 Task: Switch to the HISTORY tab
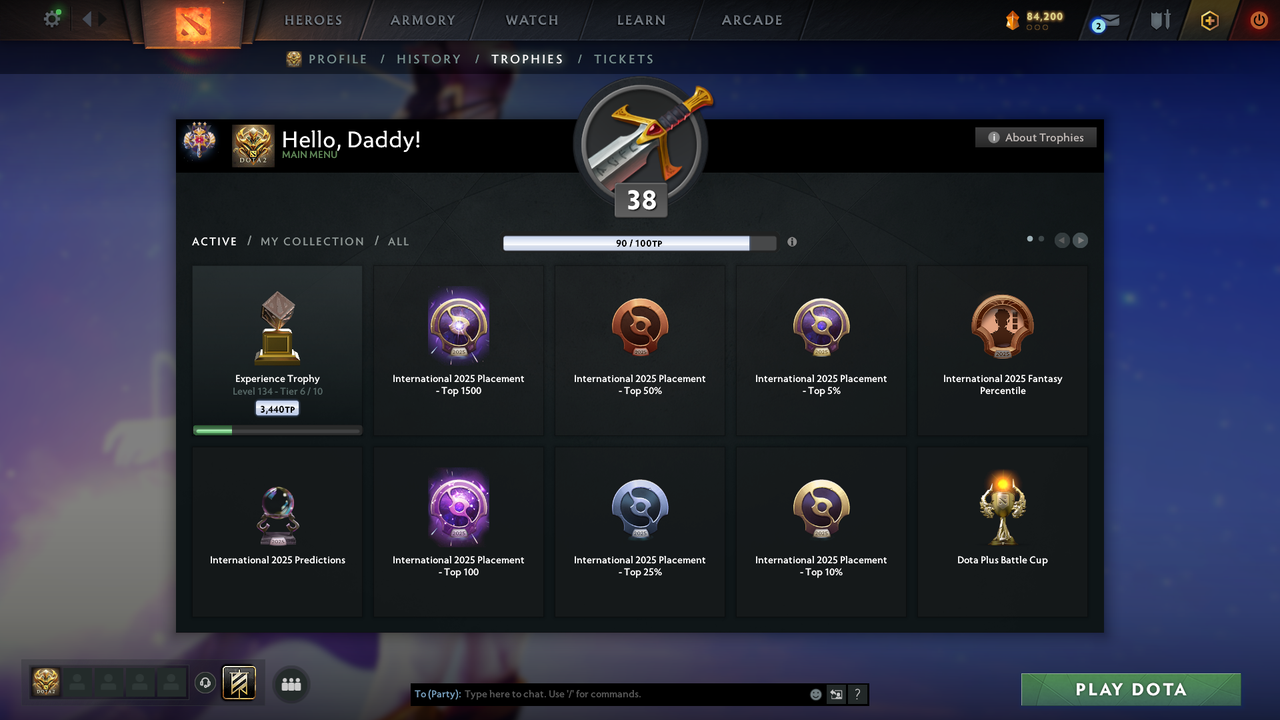pos(429,59)
